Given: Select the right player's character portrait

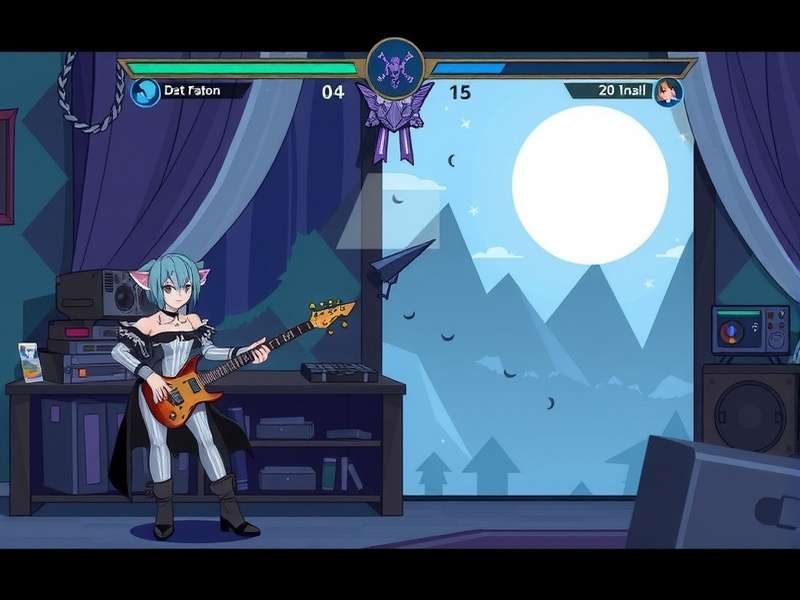Looking at the screenshot, I should click(668, 93).
